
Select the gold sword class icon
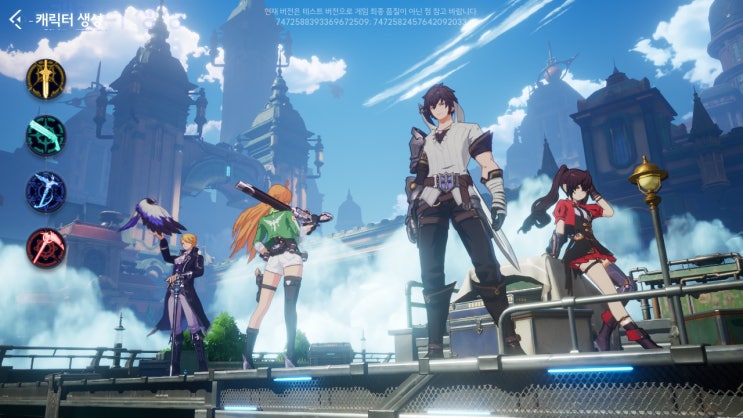[x=46, y=78]
